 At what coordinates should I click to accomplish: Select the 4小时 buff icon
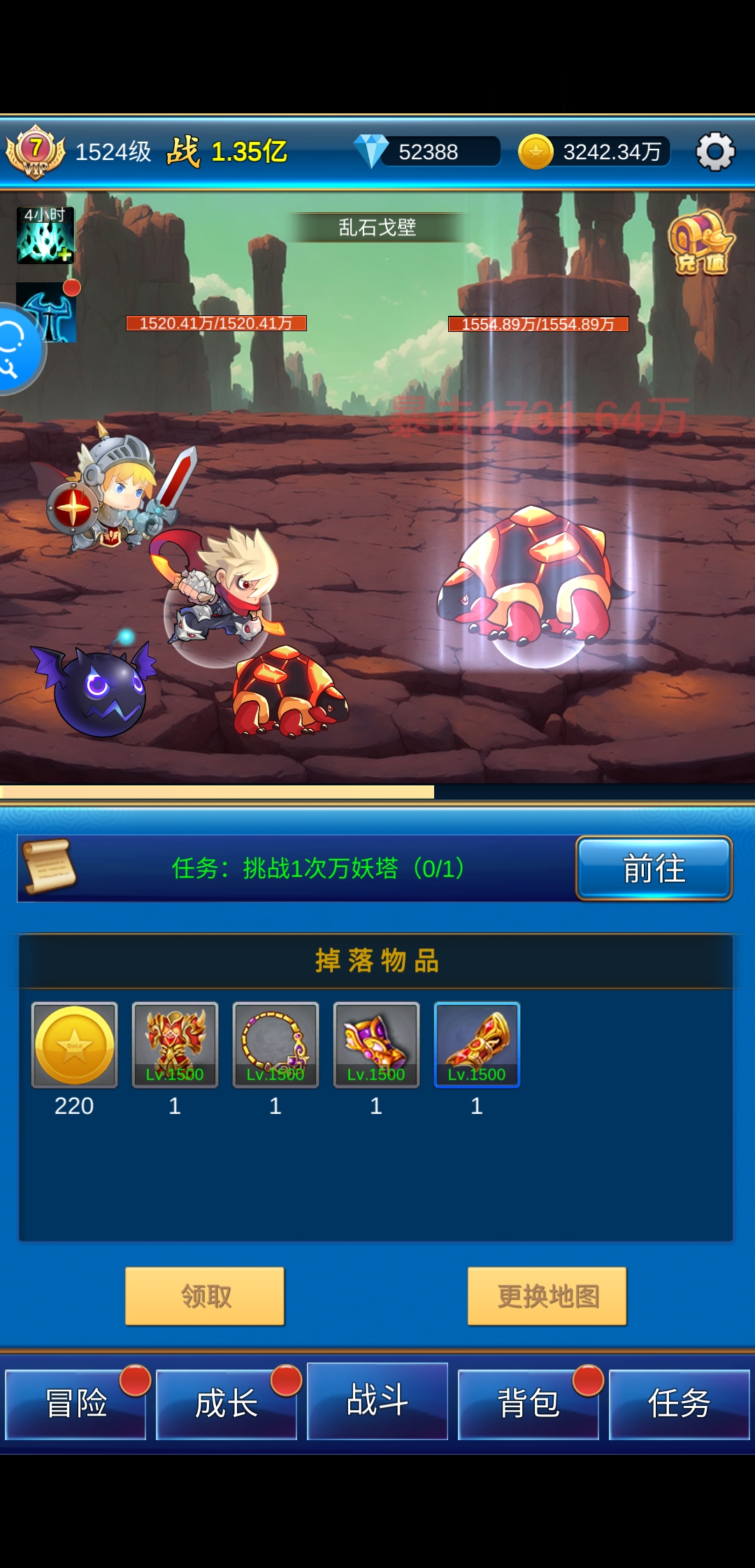(x=45, y=235)
